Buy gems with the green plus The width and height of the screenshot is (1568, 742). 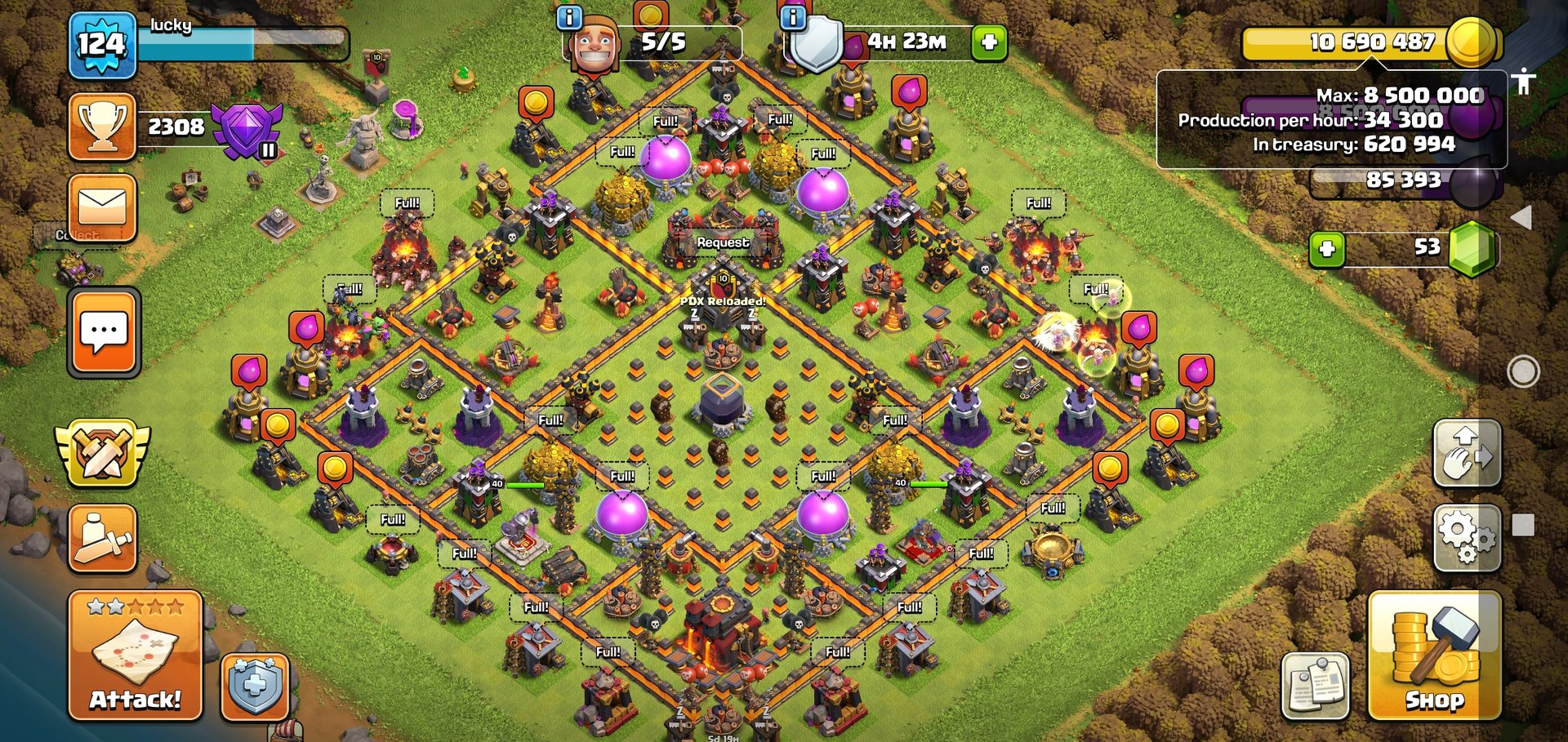coord(1327,248)
